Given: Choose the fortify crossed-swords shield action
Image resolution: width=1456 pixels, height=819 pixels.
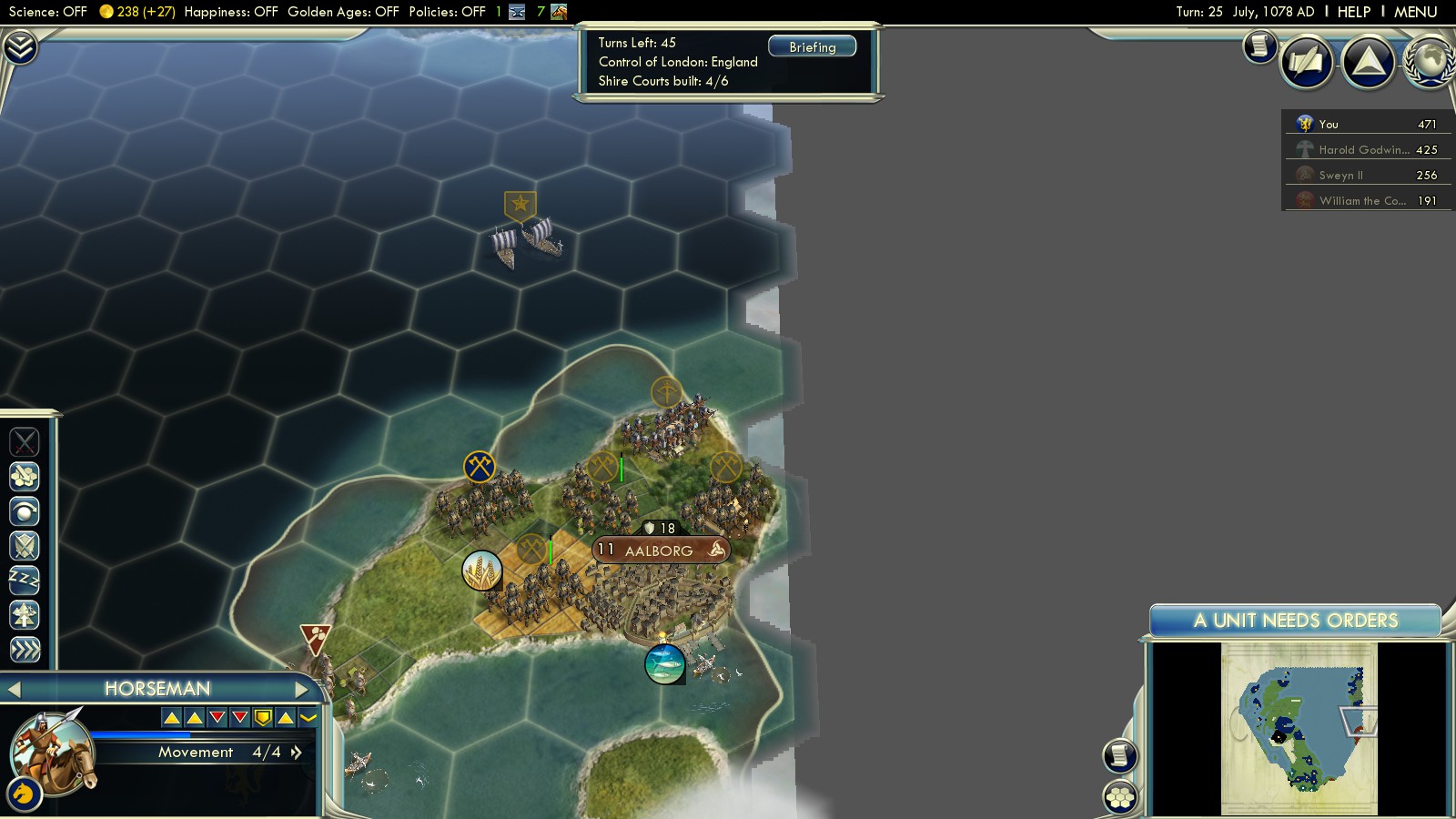Looking at the screenshot, I should pos(25,546).
